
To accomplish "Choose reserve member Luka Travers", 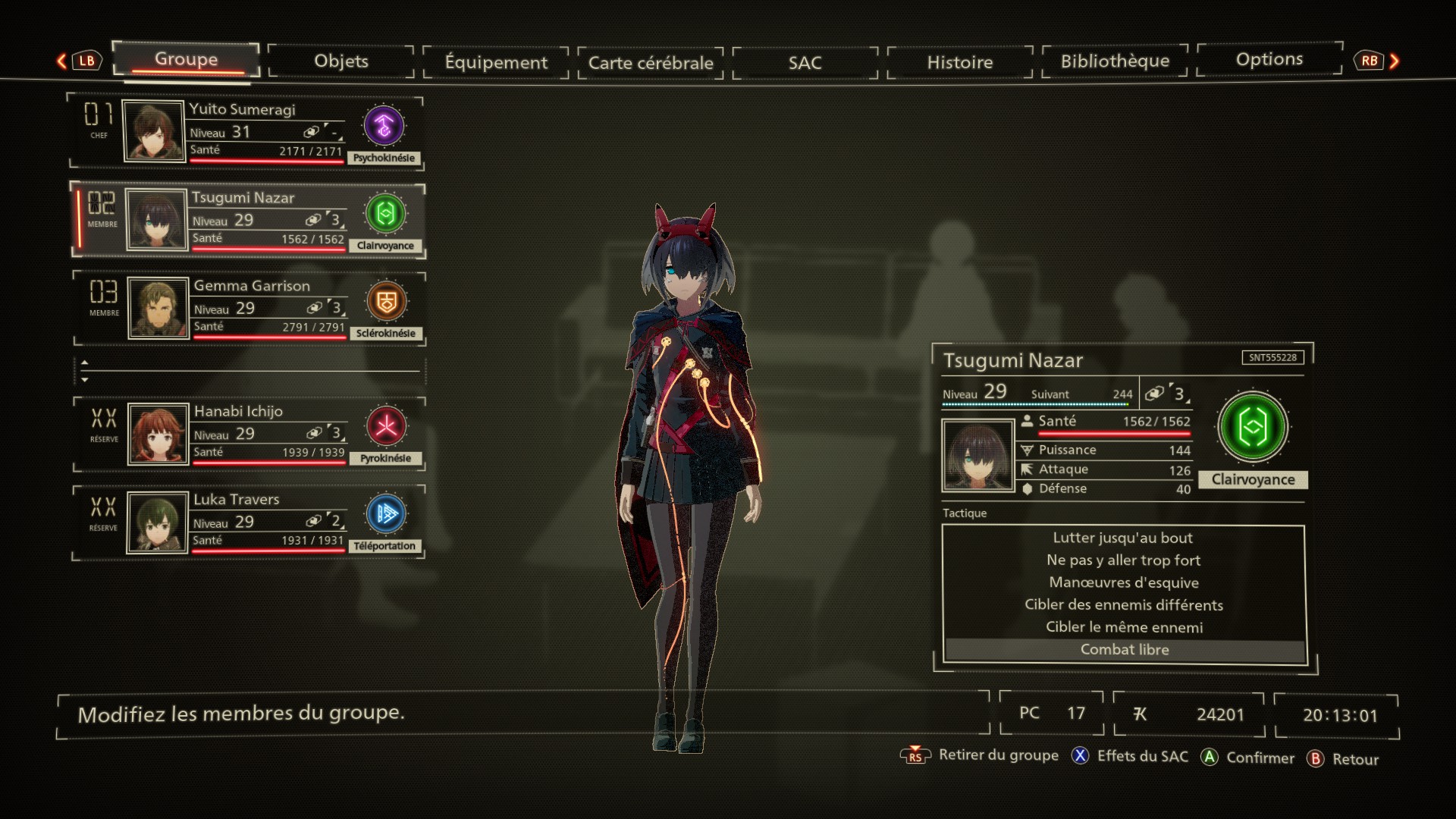I will [x=249, y=522].
